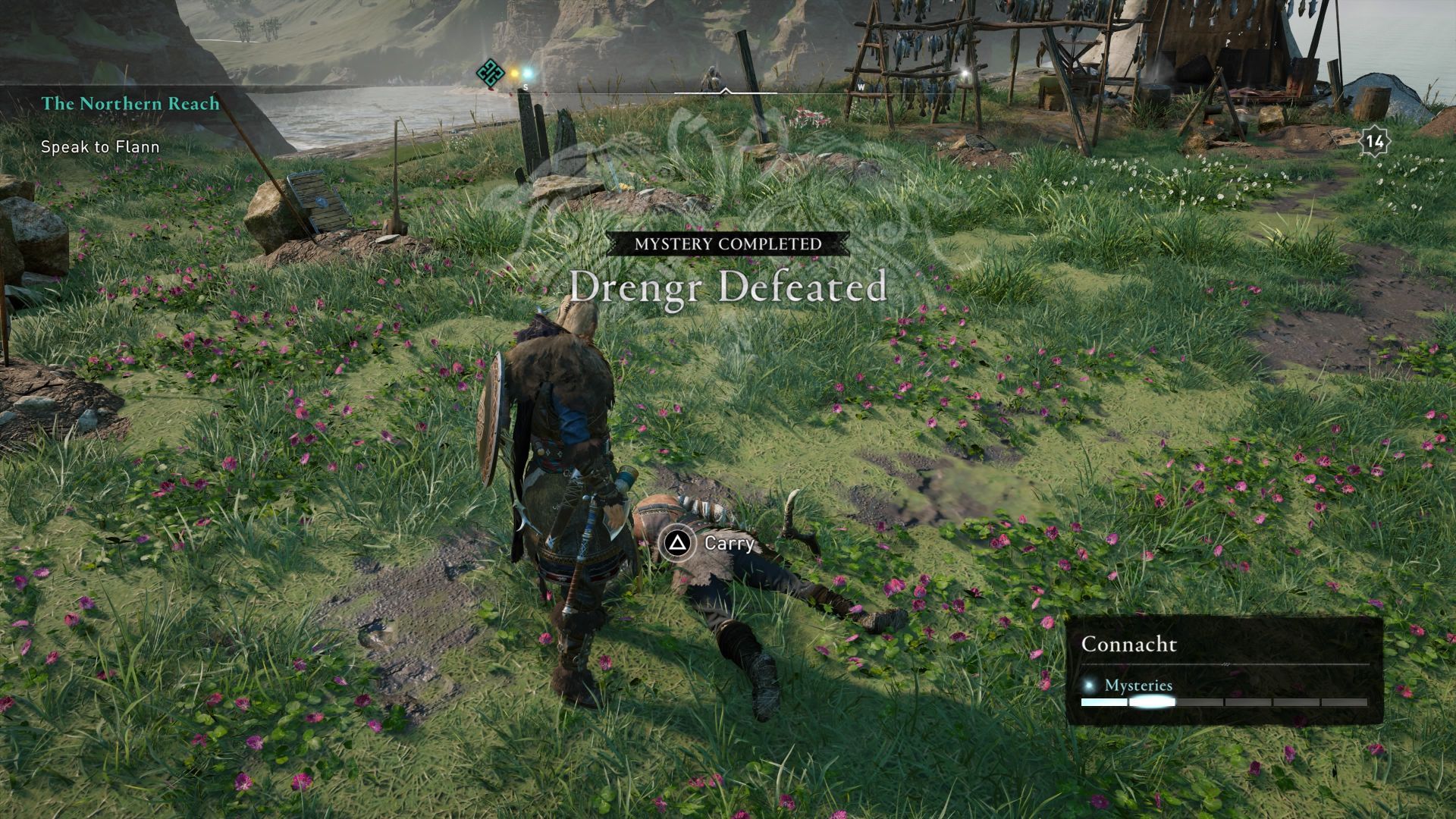Select the teal mystery icon on the compass
Image resolution: width=1456 pixels, height=819 pixels.
click(489, 74)
